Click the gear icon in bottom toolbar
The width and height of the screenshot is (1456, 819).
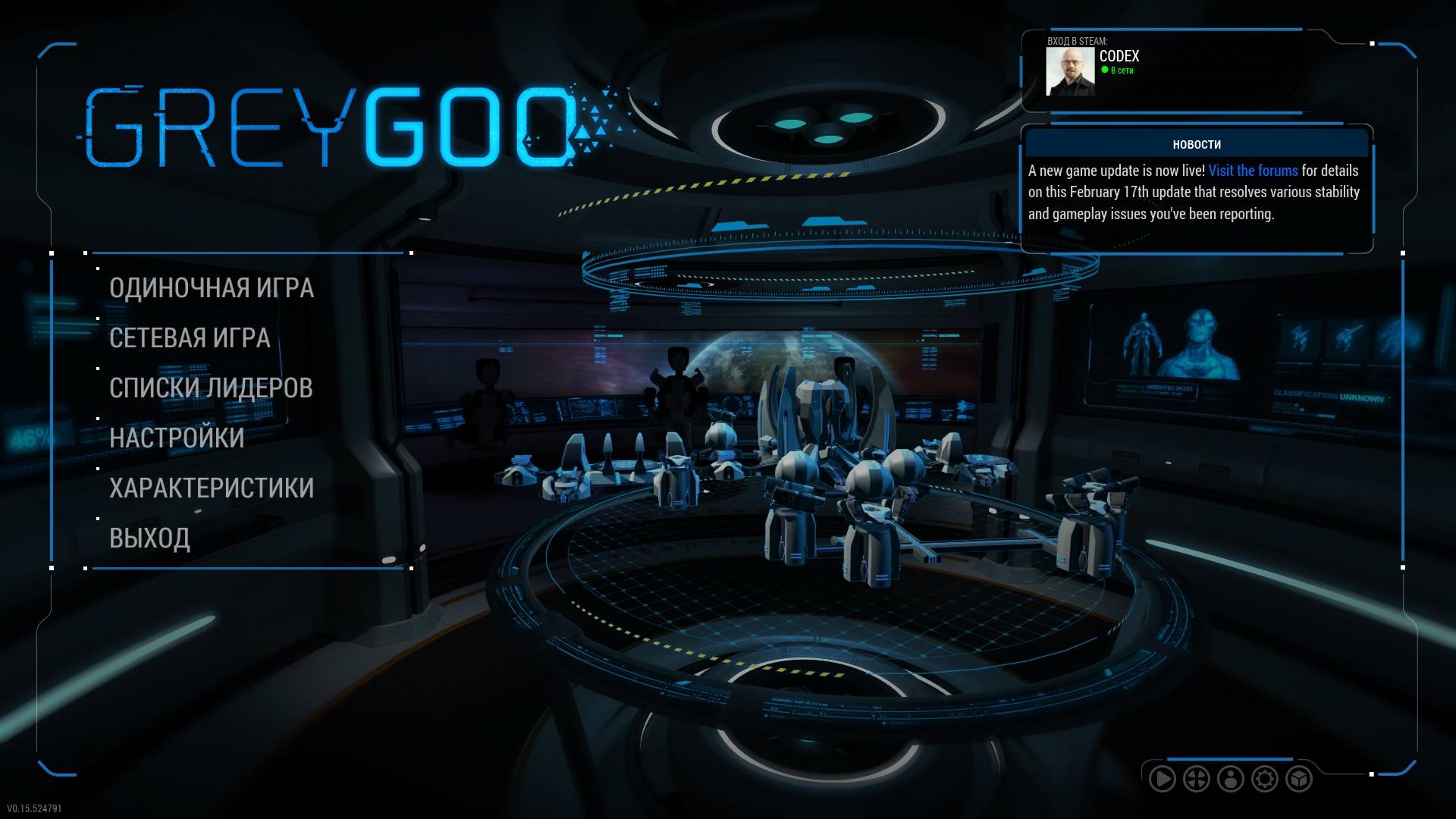point(1264,779)
